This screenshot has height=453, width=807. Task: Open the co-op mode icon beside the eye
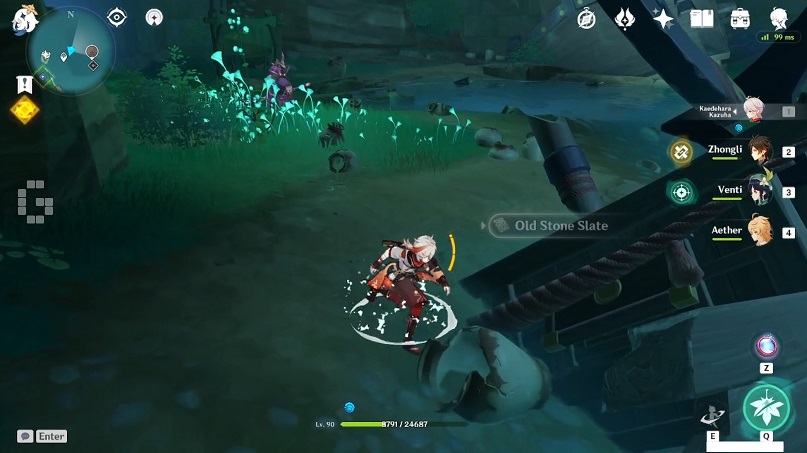pyautogui.click(x=154, y=17)
